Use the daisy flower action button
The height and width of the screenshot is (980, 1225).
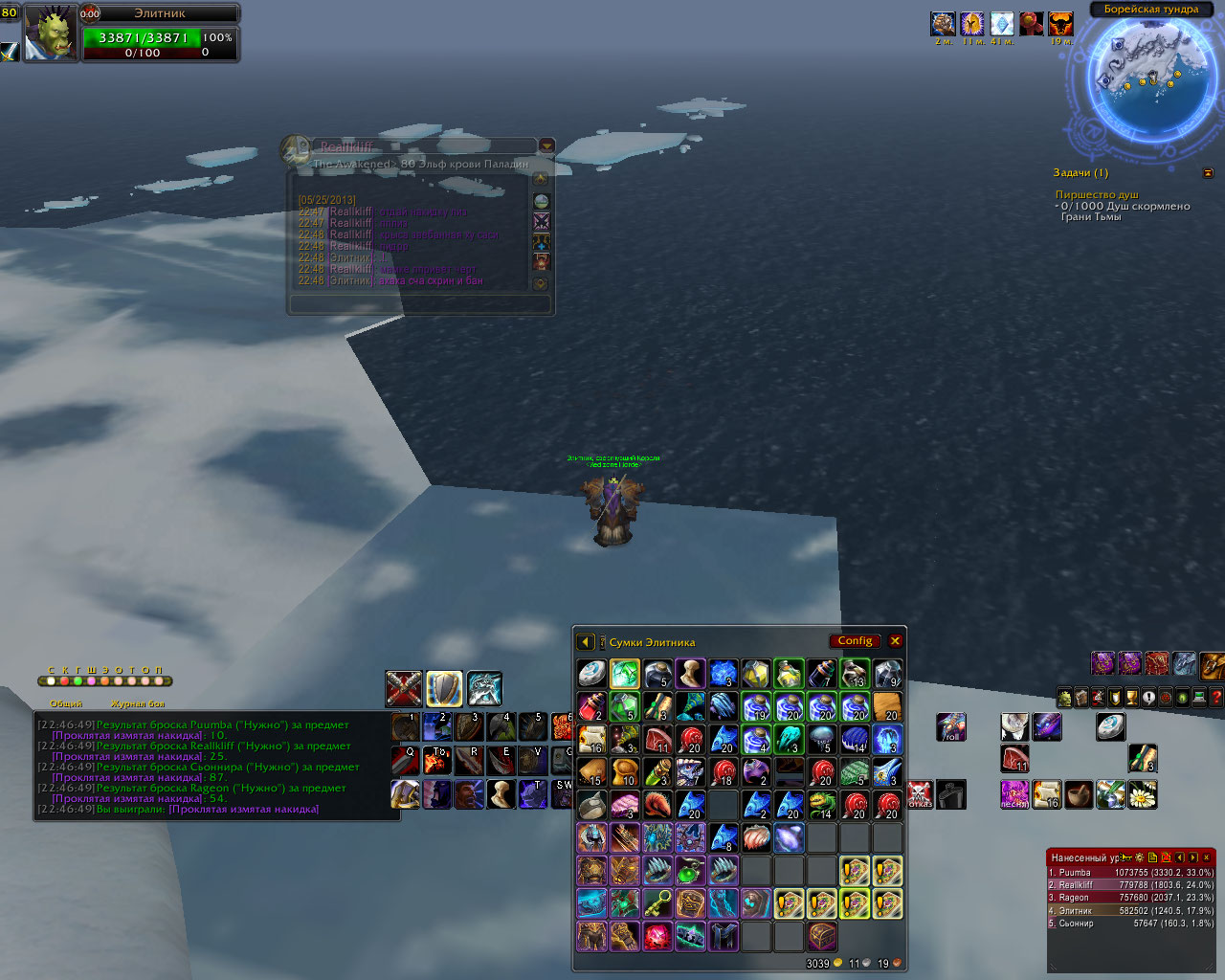(x=1143, y=794)
